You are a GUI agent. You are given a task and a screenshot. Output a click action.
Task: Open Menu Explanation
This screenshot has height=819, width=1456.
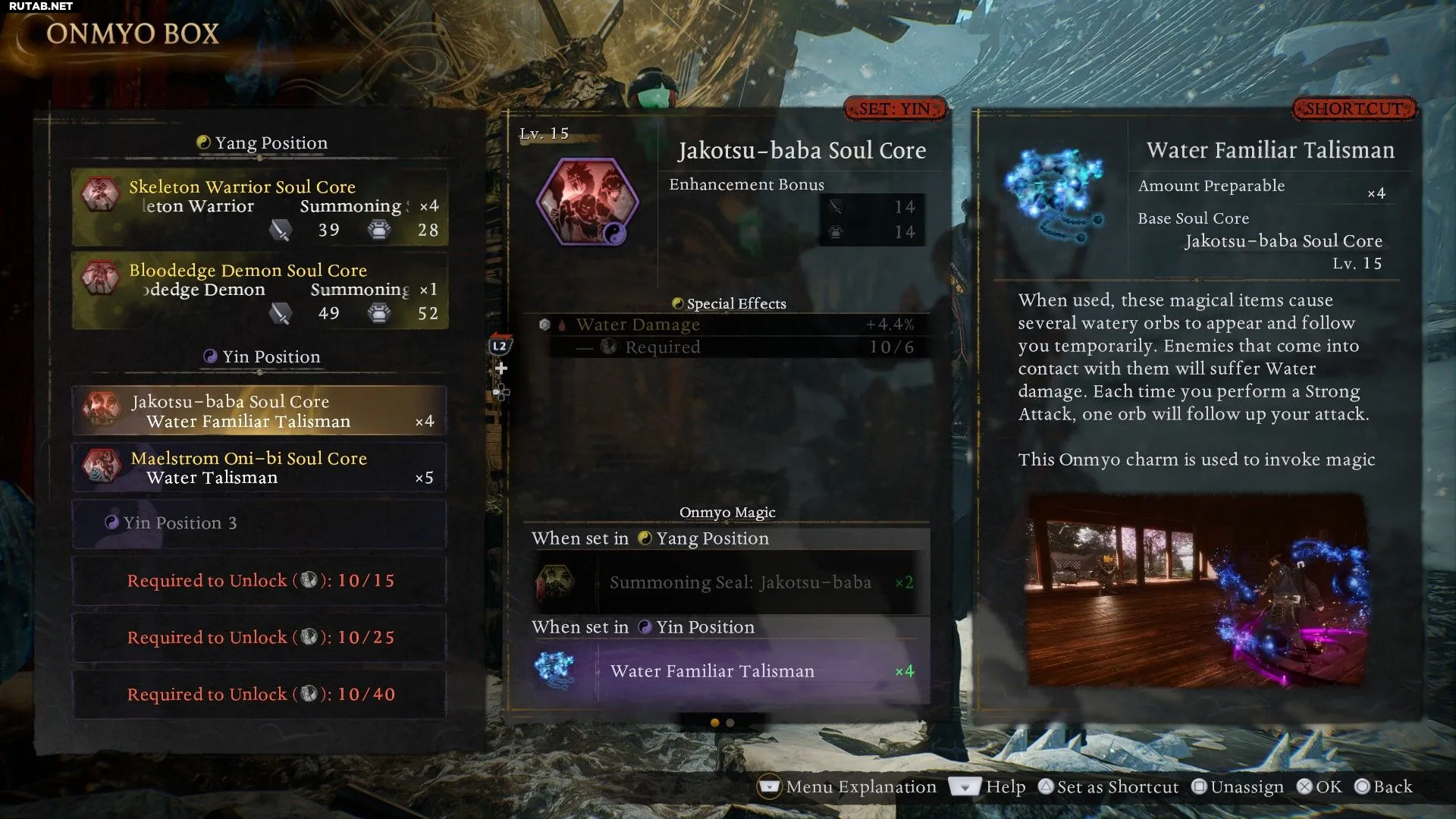tap(847, 787)
